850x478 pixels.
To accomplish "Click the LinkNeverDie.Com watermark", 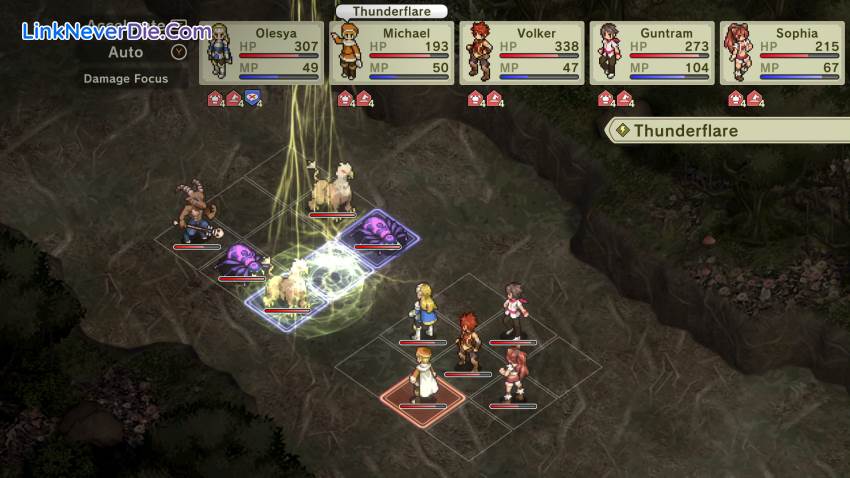I will pyautogui.click(x=116, y=32).
